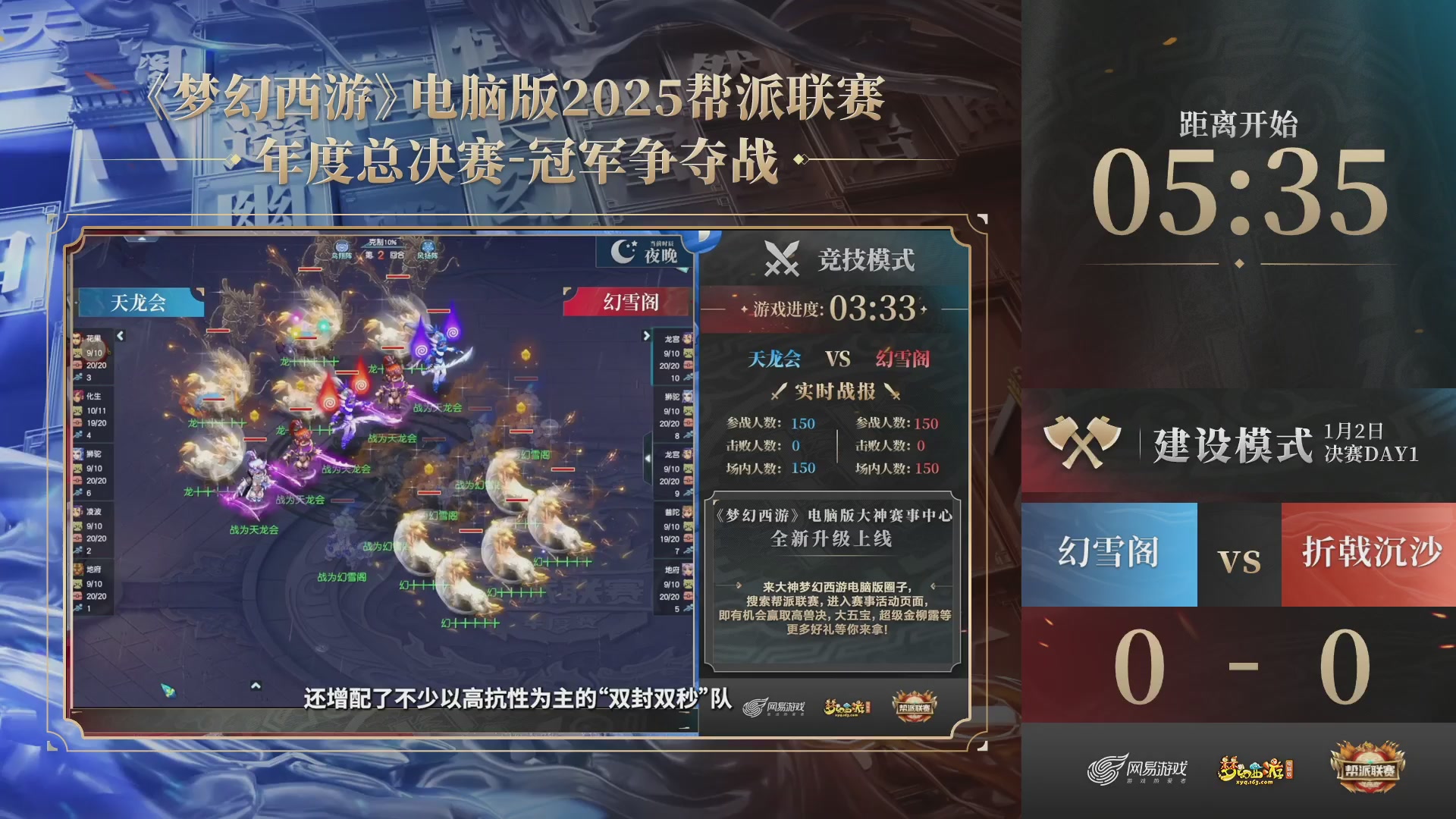The width and height of the screenshot is (1456, 819).
Task: Toggle the 天龙会 blue team banner
Action: click(141, 303)
